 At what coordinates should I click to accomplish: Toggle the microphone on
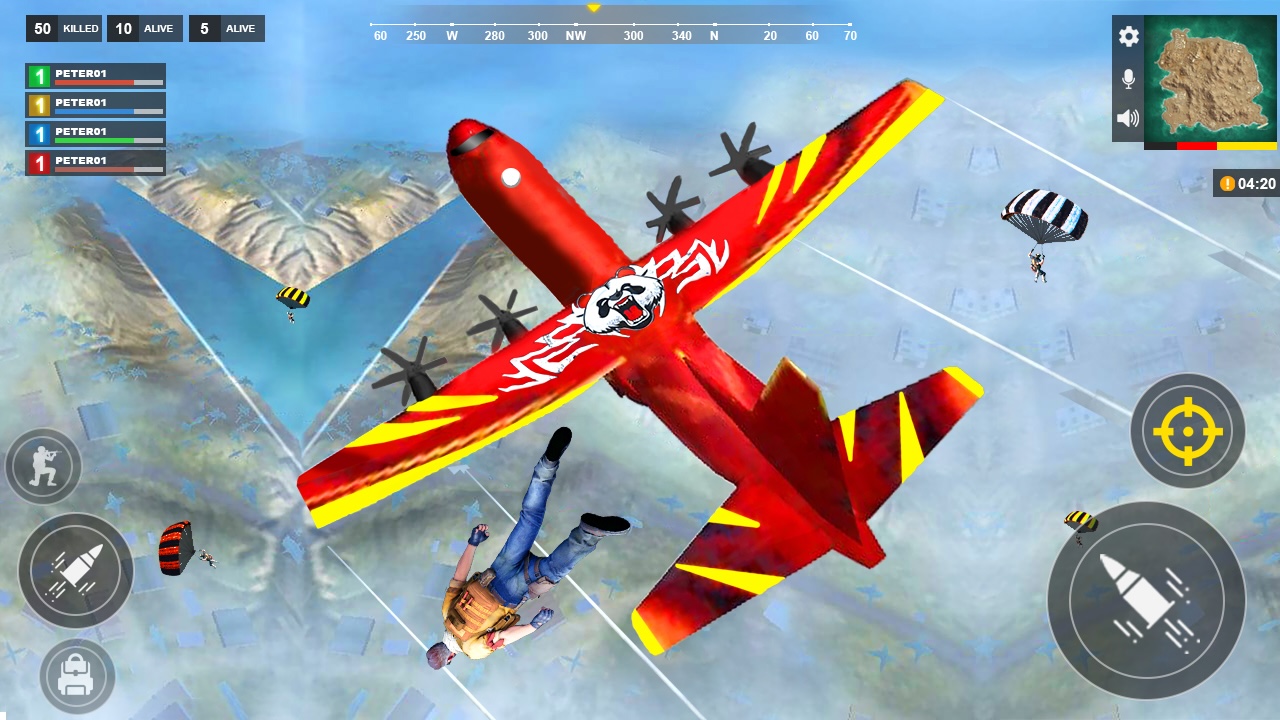(x=1128, y=78)
